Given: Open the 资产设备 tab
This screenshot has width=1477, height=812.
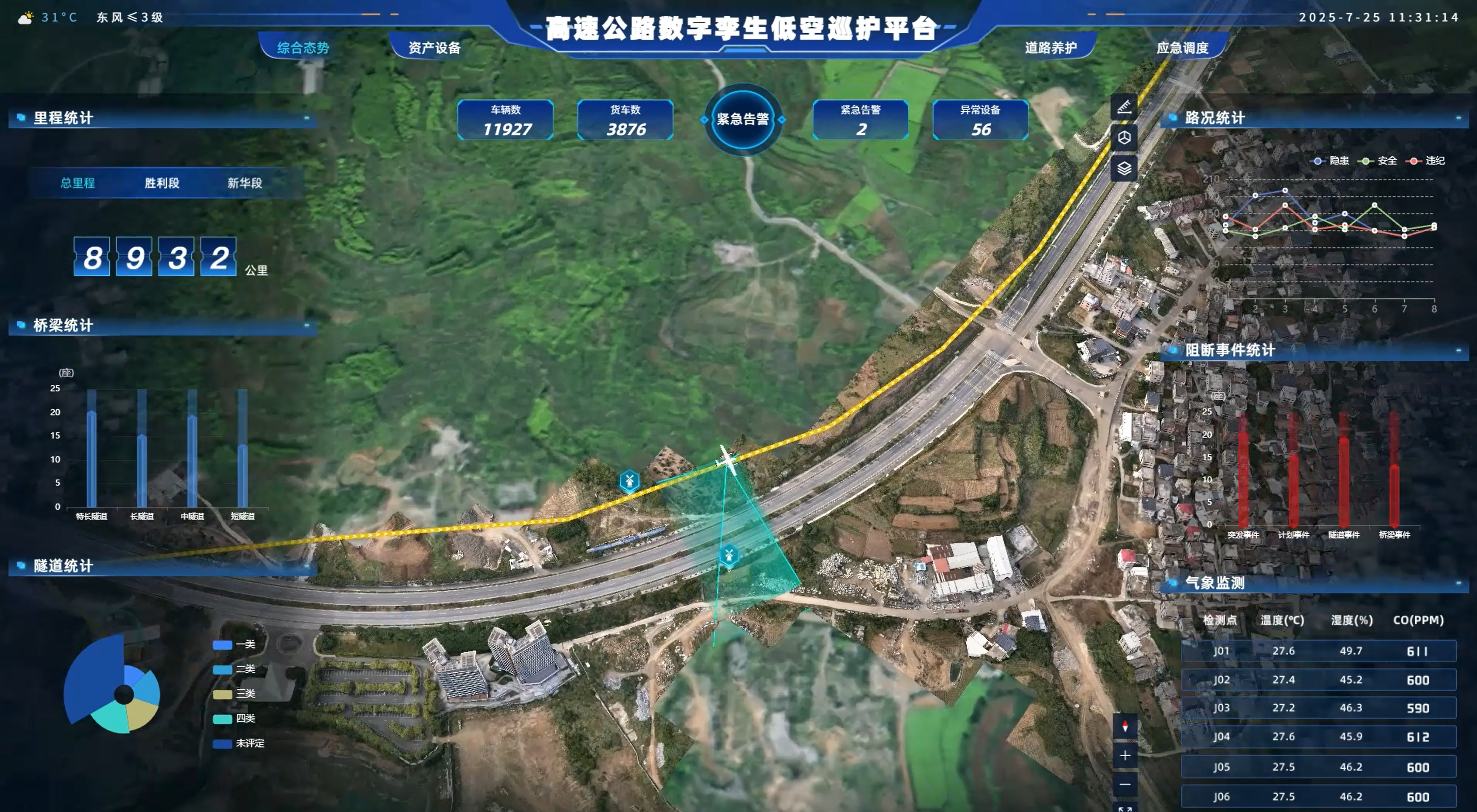Looking at the screenshot, I should pos(434,47).
